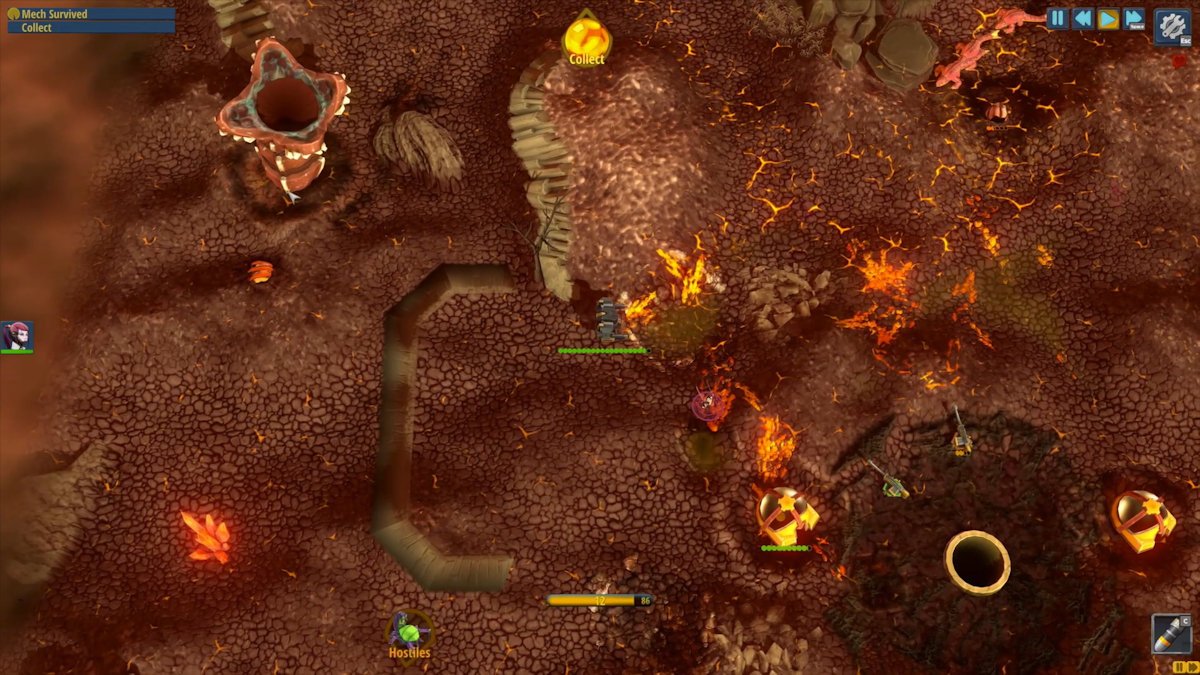Open the gear and wrench settings menu
The width and height of the screenshot is (1200, 675).
[x=1171, y=26]
